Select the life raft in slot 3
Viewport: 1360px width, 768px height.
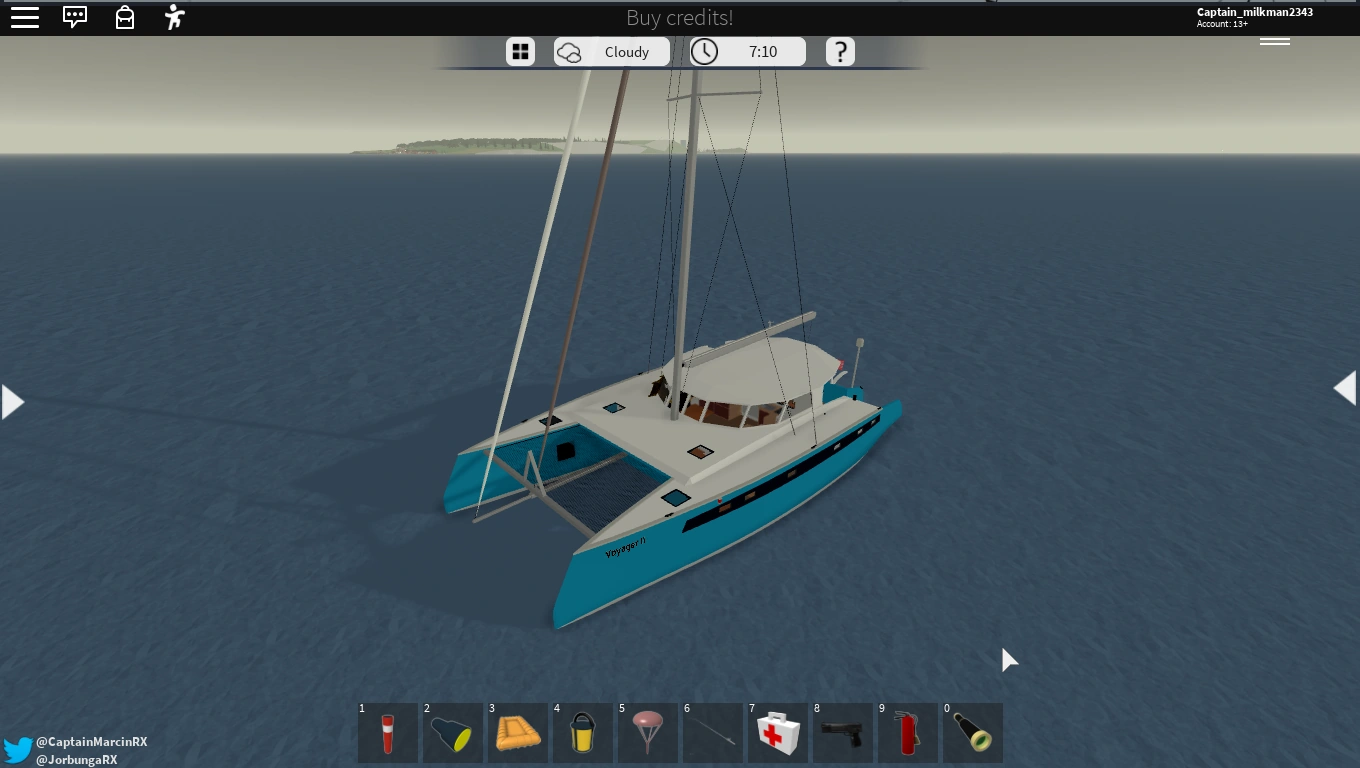(x=517, y=732)
